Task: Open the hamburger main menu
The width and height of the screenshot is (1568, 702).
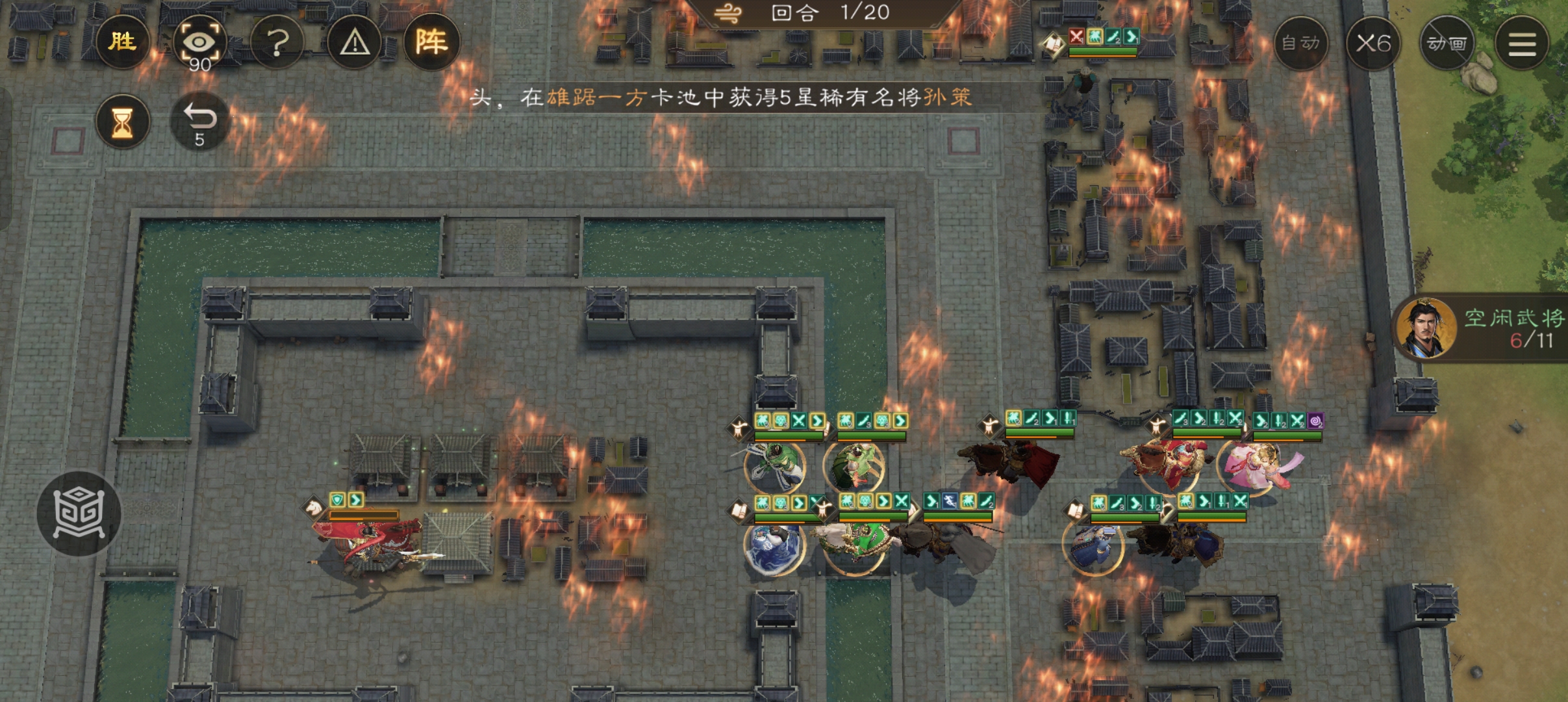Action: 1521,44
